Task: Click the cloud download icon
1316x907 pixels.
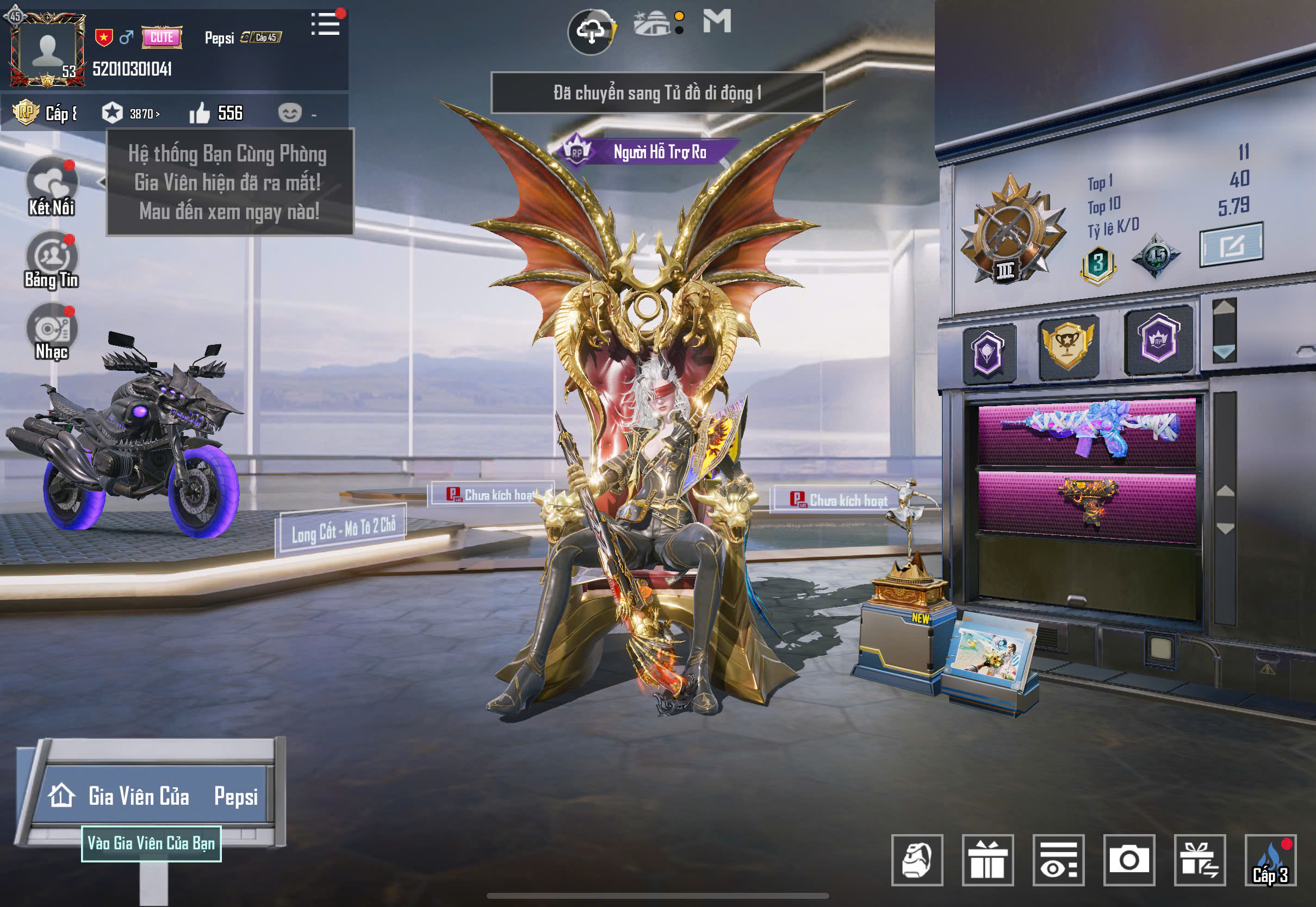Action: [x=591, y=32]
